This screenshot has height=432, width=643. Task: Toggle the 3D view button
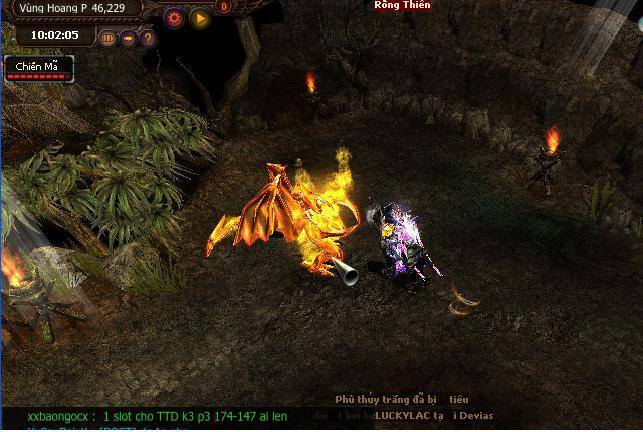pyautogui.click(x=108, y=39)
